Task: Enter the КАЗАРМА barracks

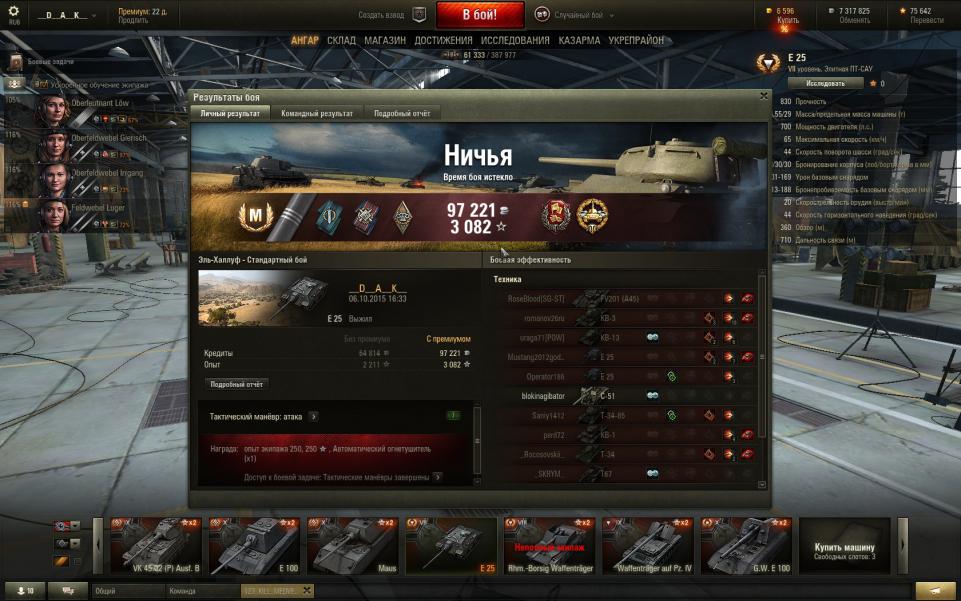Action: tap(580, 40)
